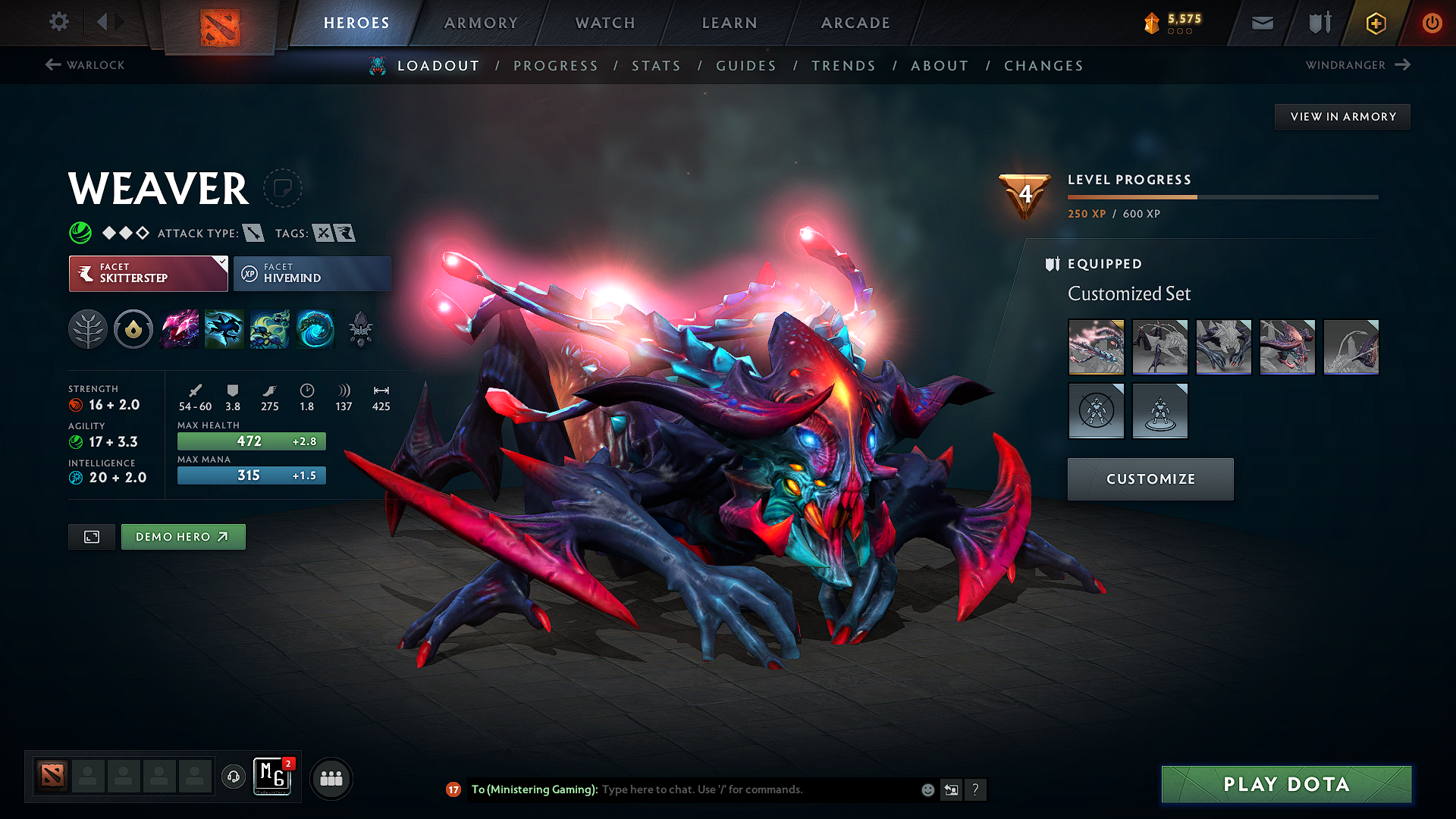Viewport: 1456px width, 819px height.
Task: Toggle the fullscreen portrait preview button
Action: [91, 536]
